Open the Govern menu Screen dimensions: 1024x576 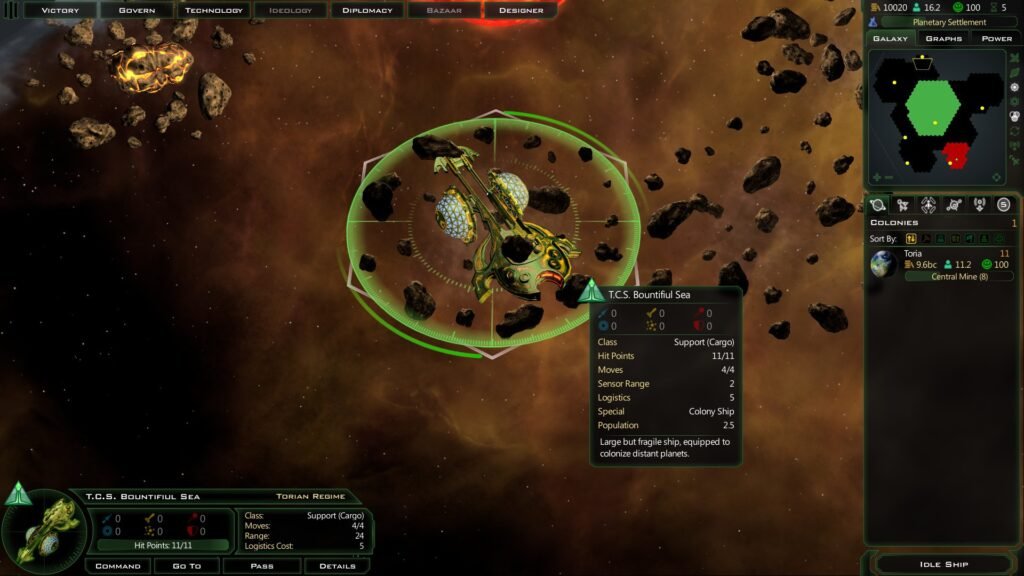[x=137, y=10]
